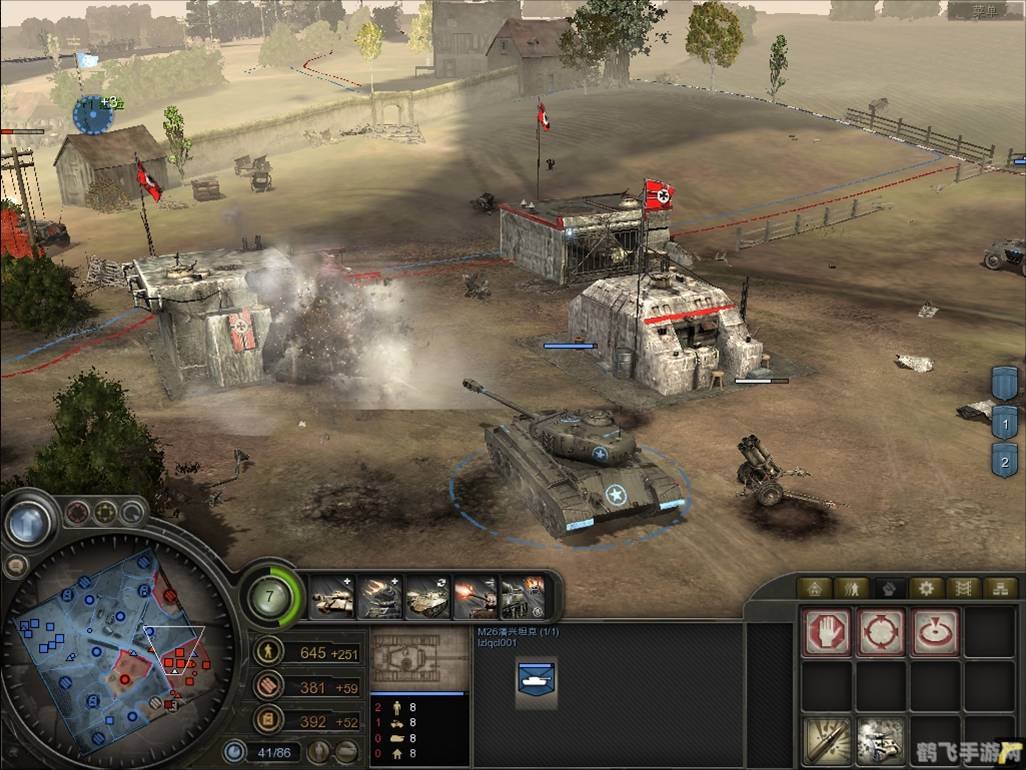
Task: Switch to the infantry soldiers tab
Action: click(851, 588)
